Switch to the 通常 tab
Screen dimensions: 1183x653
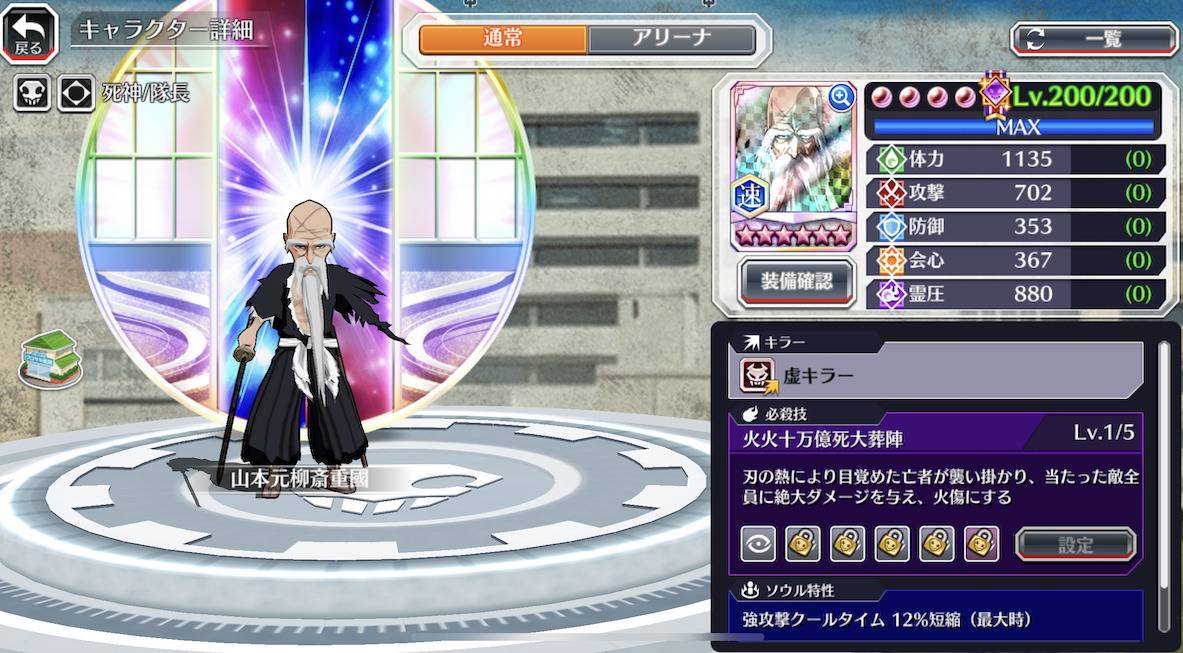tap(503, 39)
